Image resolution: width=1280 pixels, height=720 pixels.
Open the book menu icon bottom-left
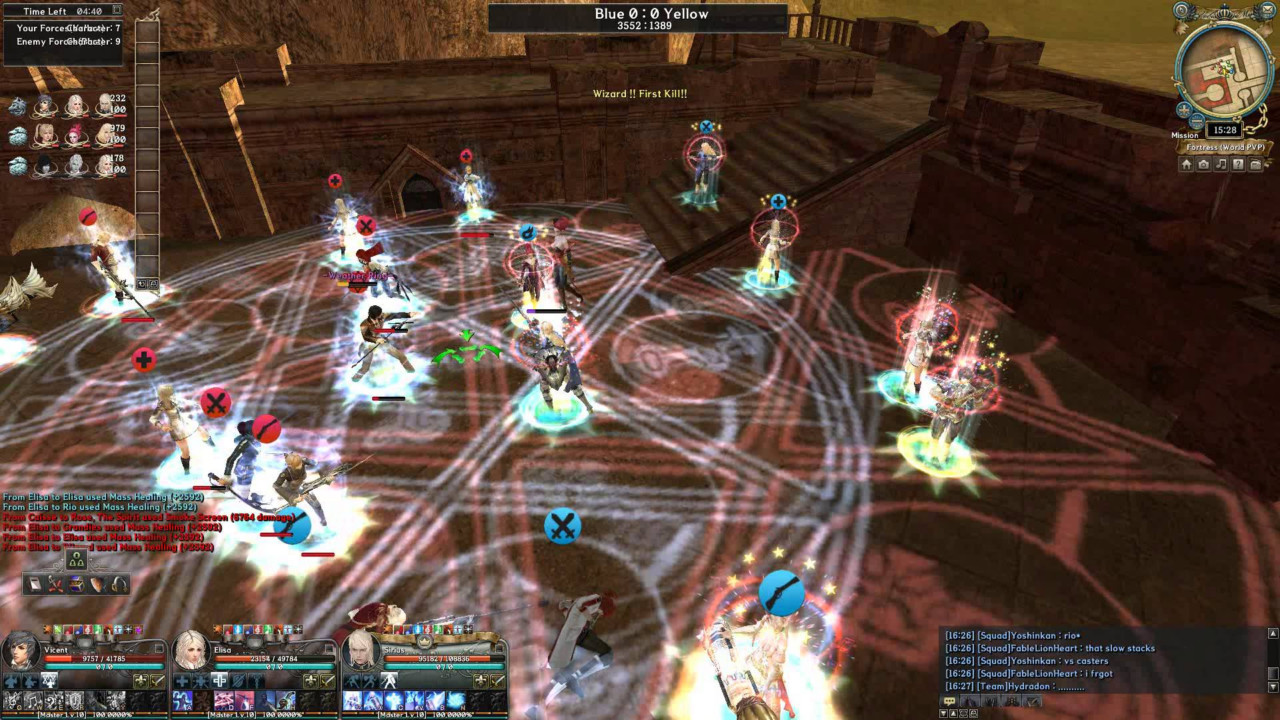point(35,585)
